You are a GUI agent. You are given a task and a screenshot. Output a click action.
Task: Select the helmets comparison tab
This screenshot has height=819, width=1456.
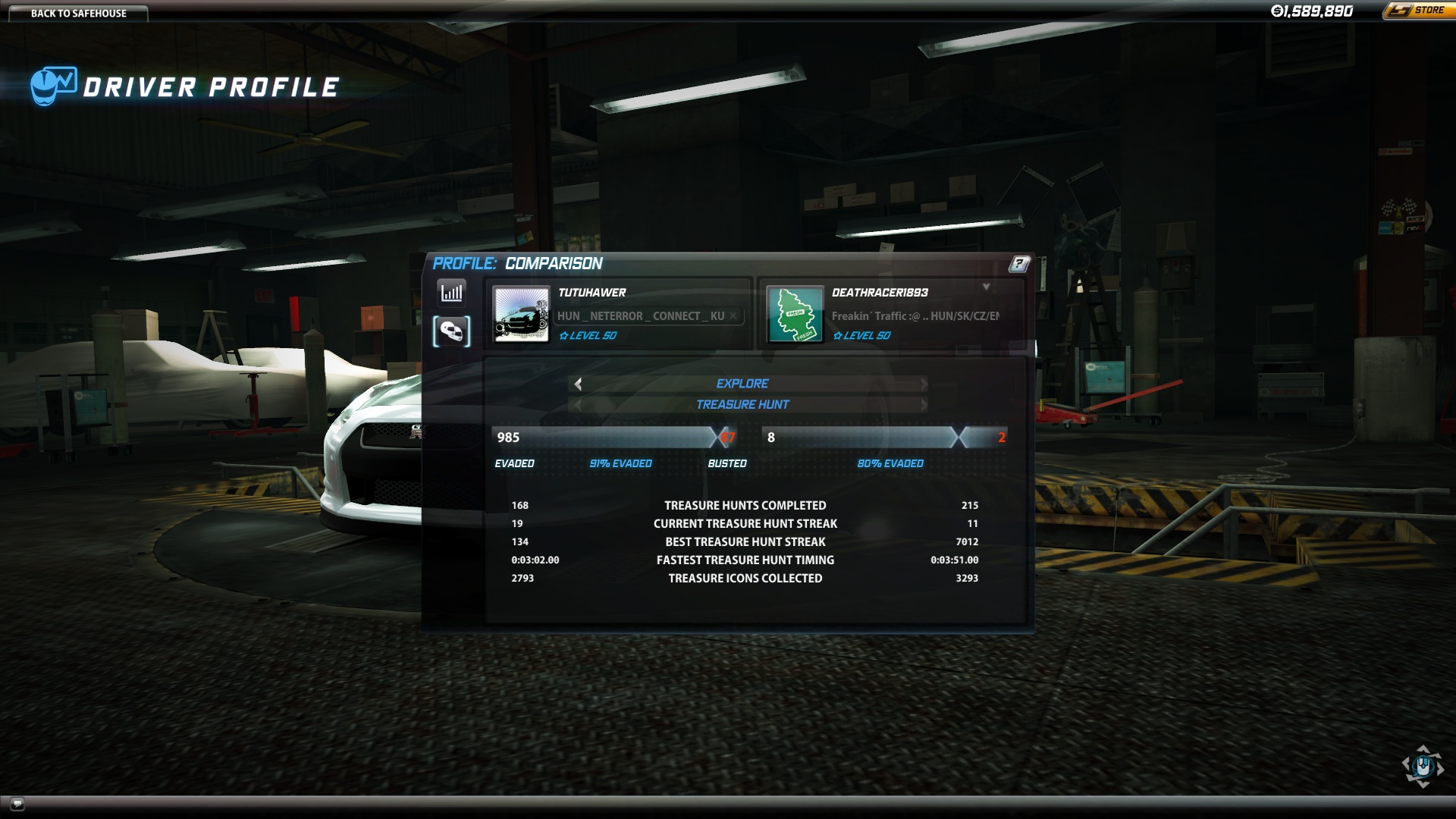(x=452, y=331)
